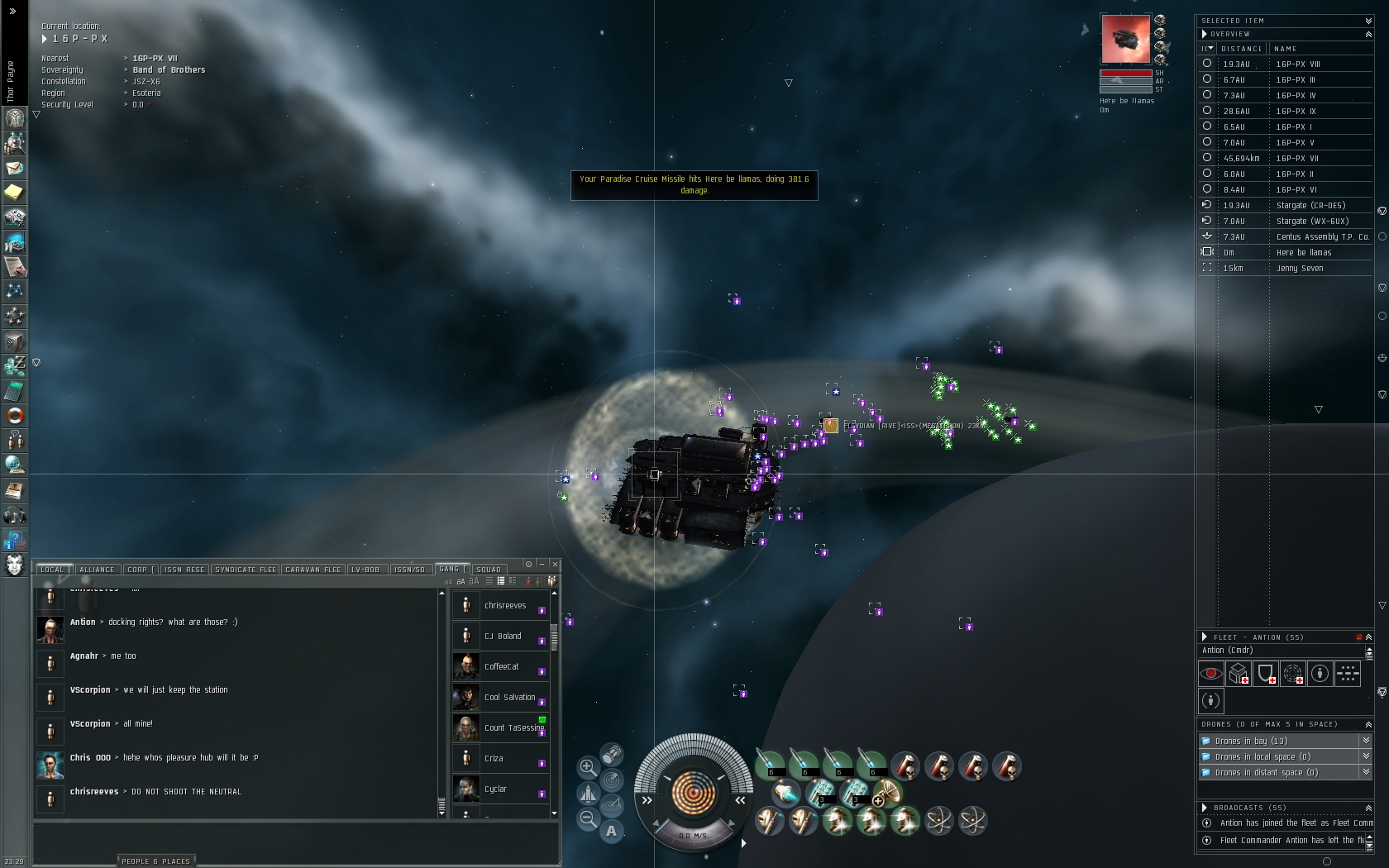Zoom out with the magnifier minus button
The image size is (1389, 868).
click(588, 818)
